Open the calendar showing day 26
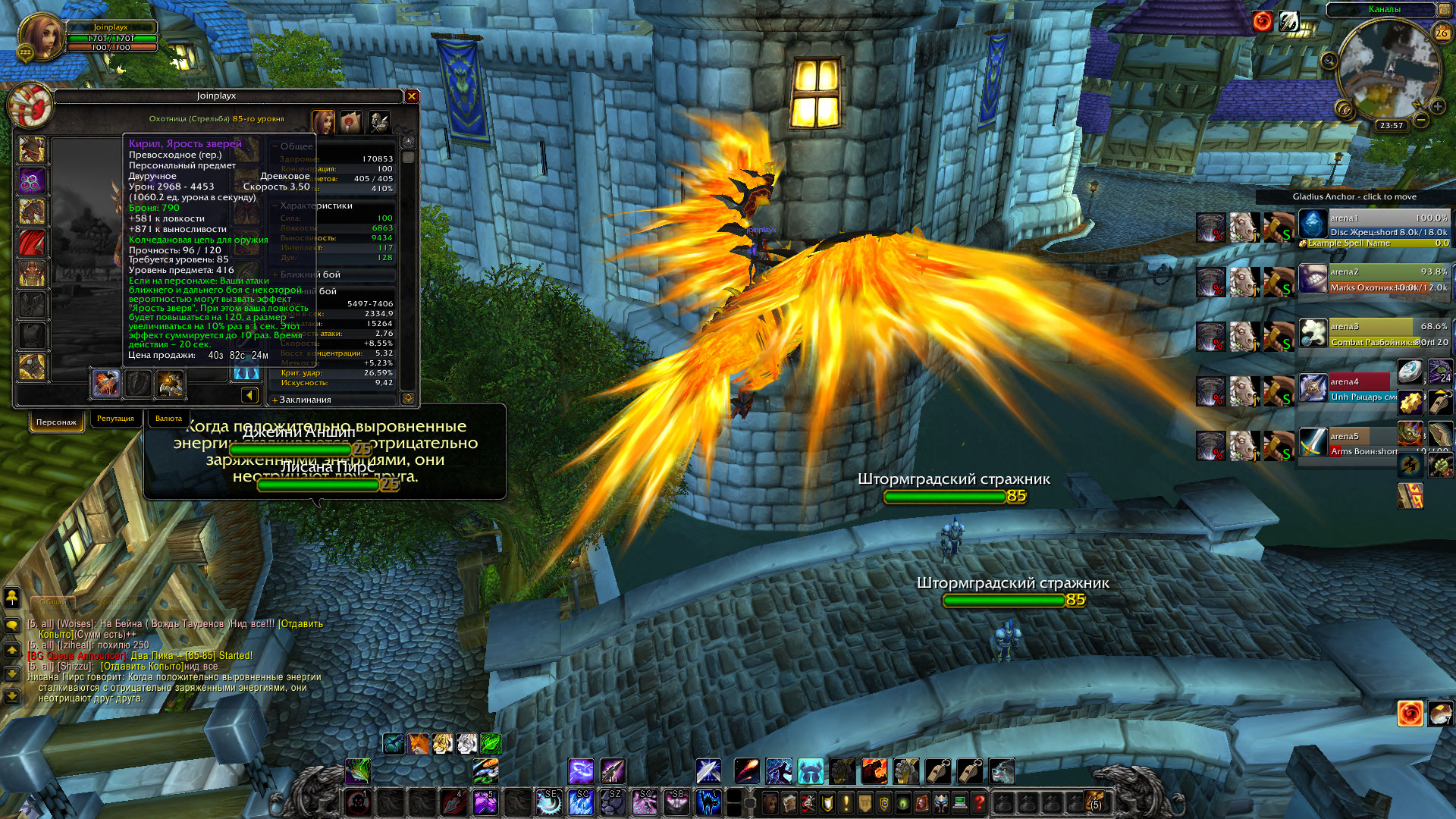The width and height of the screenshot is (1456, 819). [1442, 33]
